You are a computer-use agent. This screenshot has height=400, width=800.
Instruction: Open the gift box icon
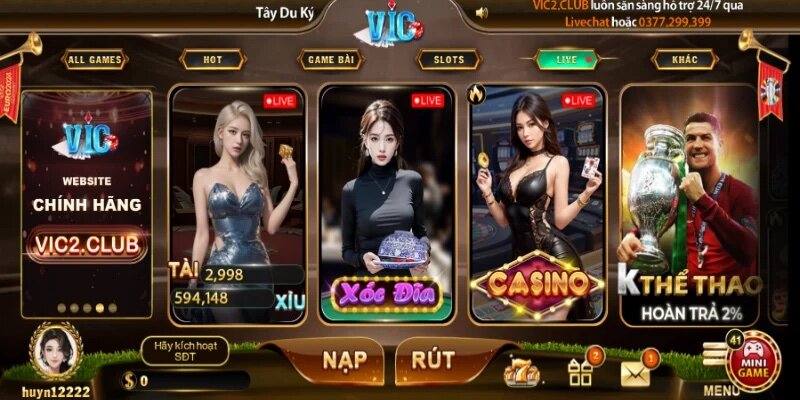[580, 372]
